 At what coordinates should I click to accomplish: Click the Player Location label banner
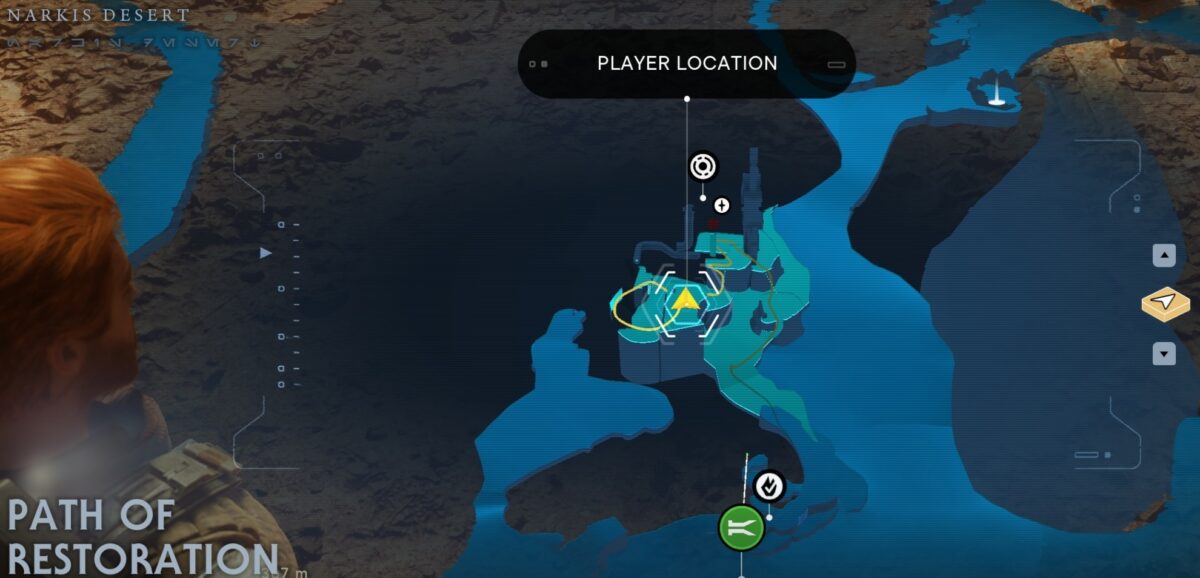coord(687,64)
